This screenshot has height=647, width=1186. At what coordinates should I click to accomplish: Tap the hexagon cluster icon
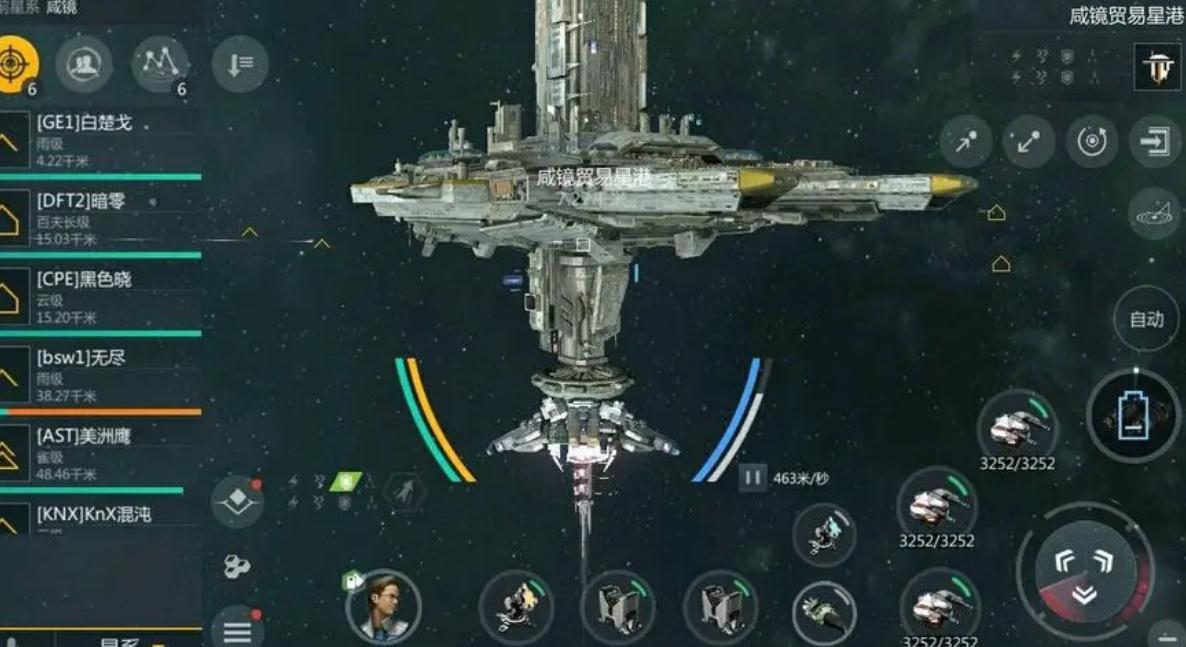tap(237, 567)
